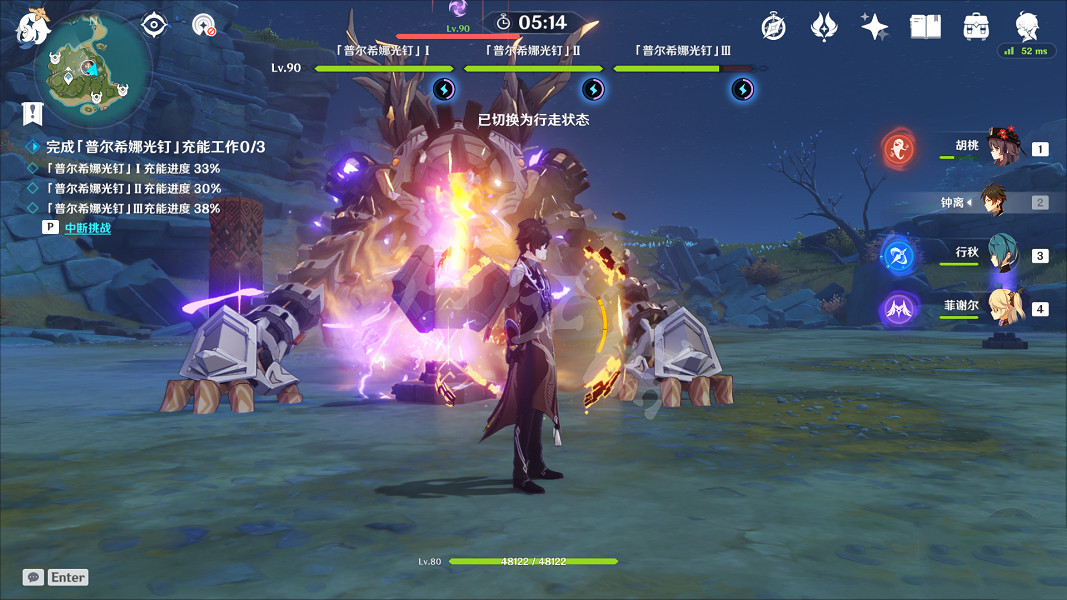Open the four-pointed star wish icon
1067x600 pixels.
pos(875,27)
